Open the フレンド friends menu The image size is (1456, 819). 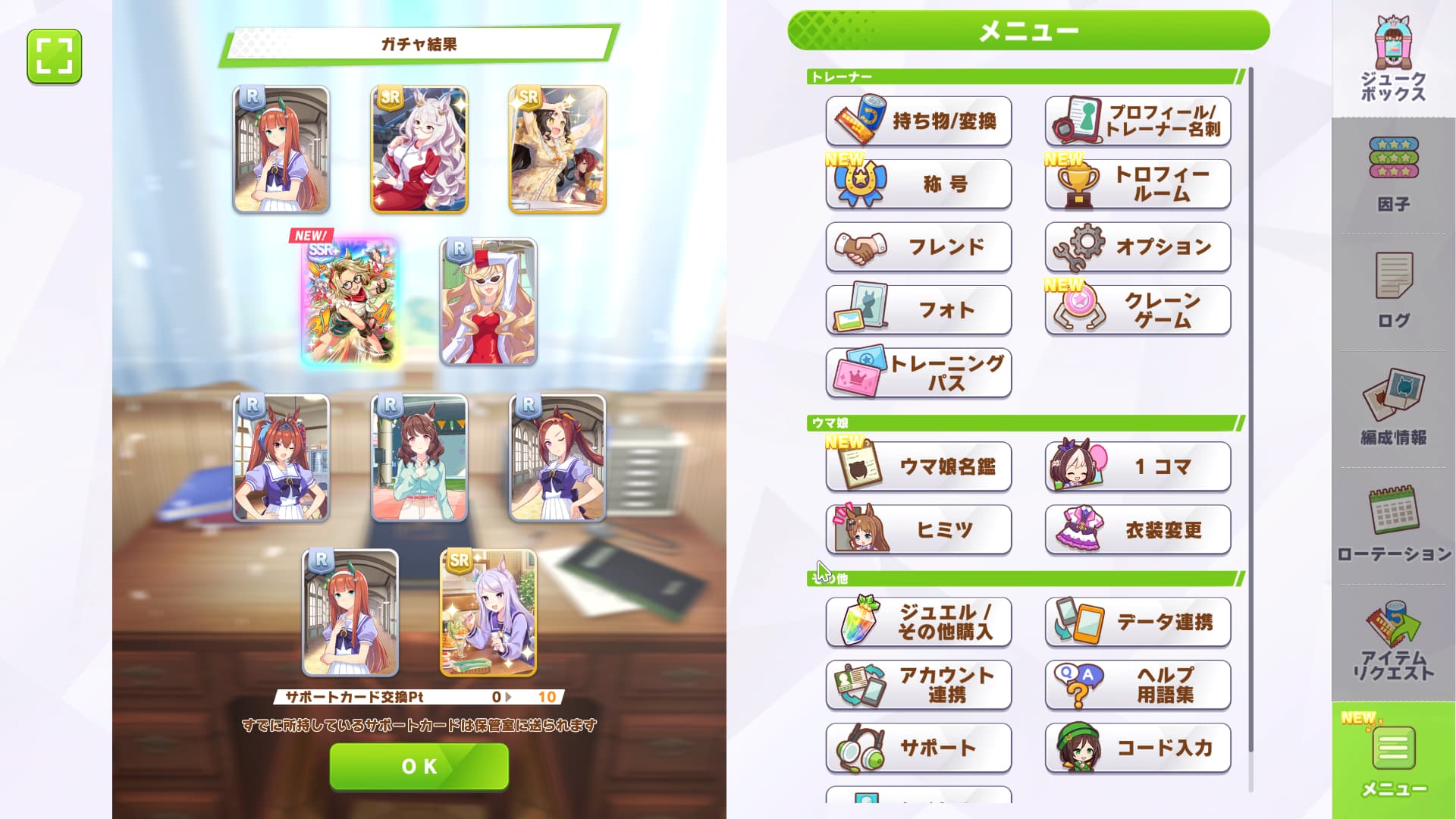(x=918, y=247)
